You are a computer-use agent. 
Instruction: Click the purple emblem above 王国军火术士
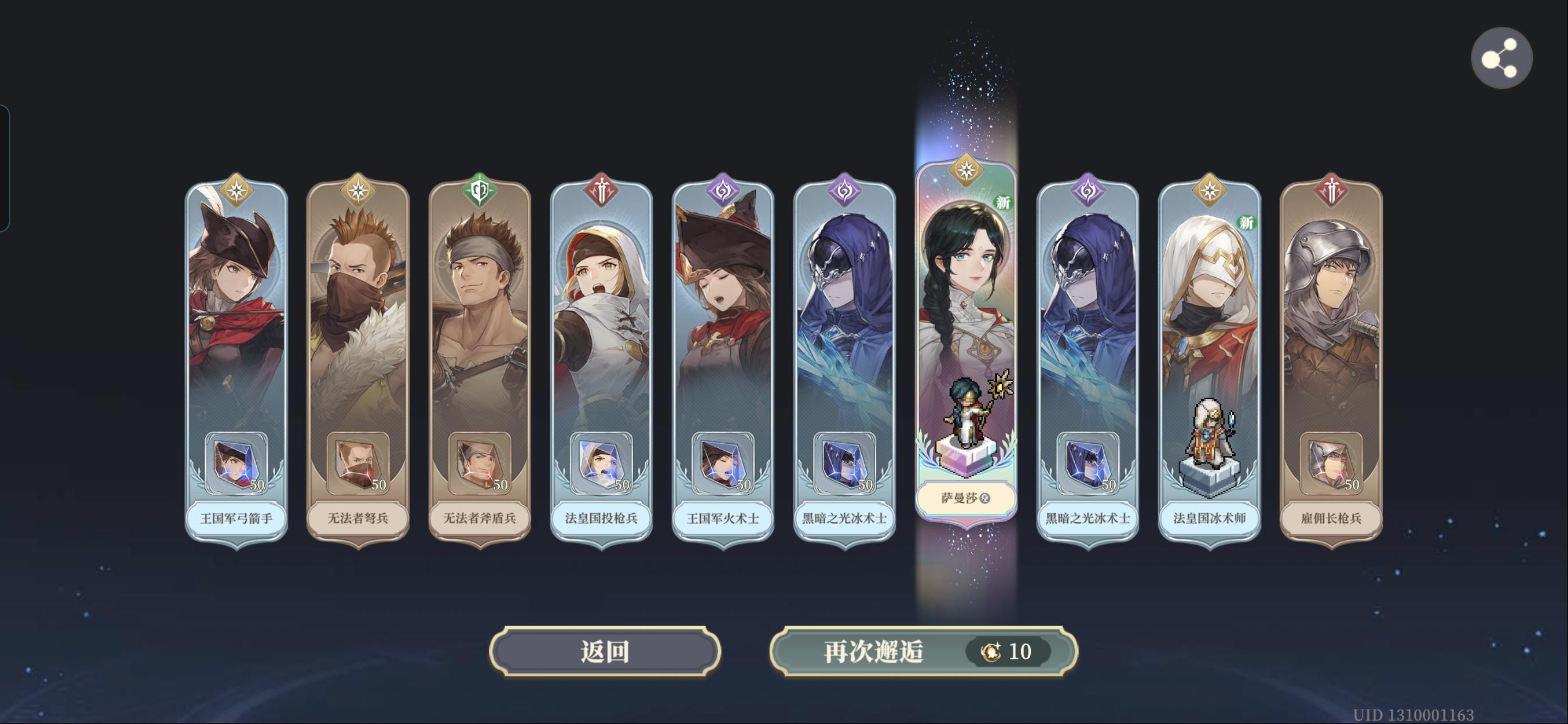tap(724, 189)
